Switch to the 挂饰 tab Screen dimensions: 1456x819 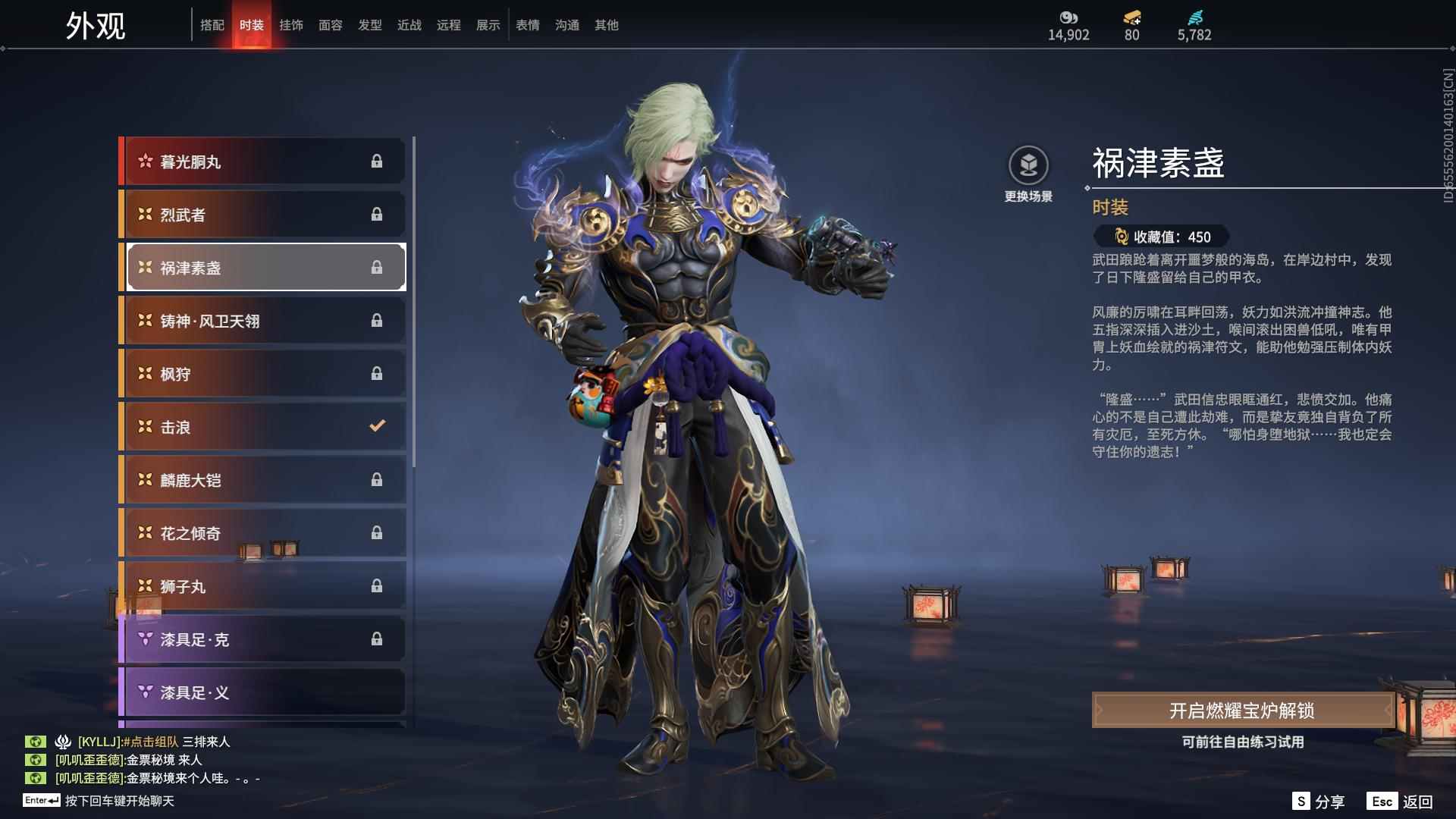(x=292, y=24)
